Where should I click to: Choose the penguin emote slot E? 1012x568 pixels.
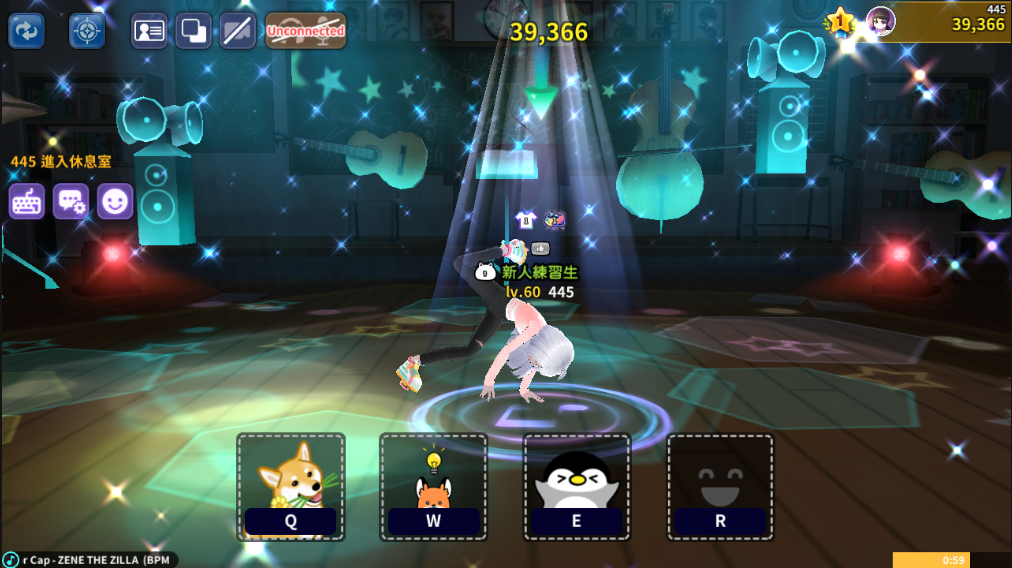click(577, 486)
